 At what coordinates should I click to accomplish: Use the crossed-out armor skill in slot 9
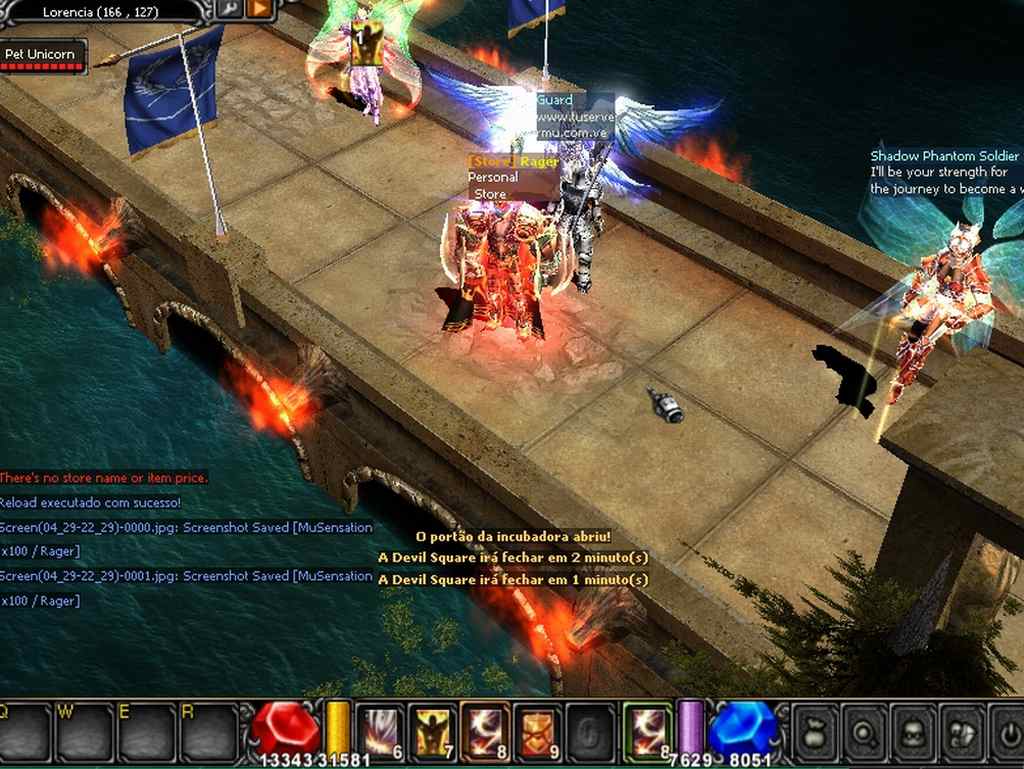(537, 731)
